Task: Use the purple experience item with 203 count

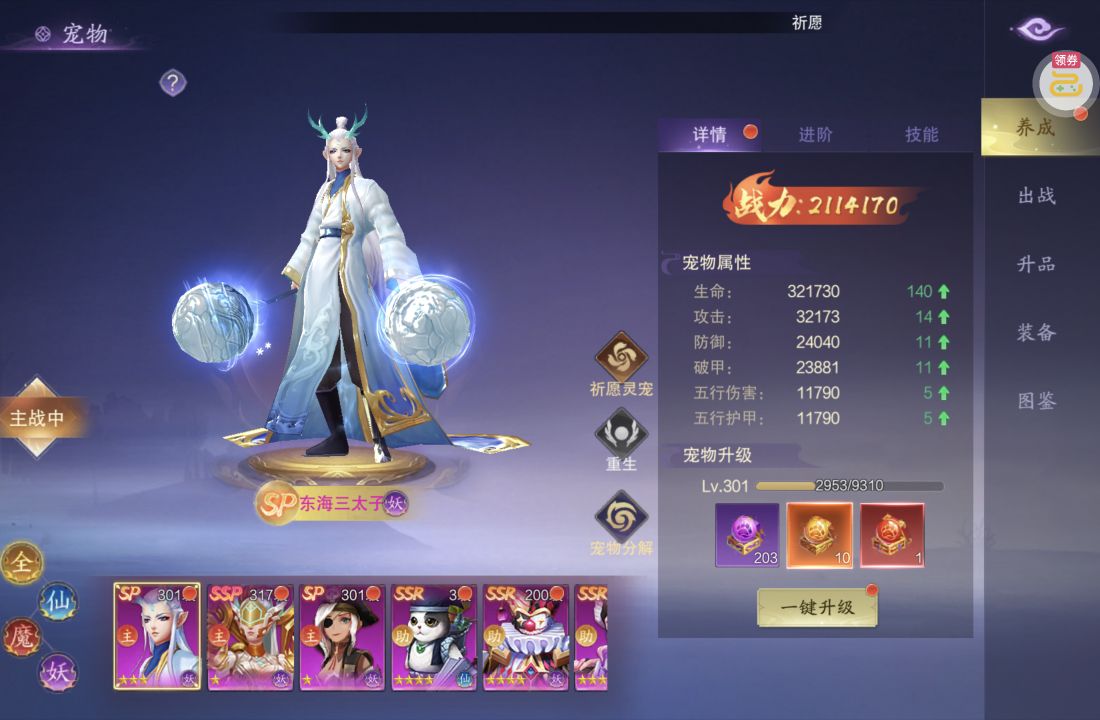Action: [x=747, y=534]
